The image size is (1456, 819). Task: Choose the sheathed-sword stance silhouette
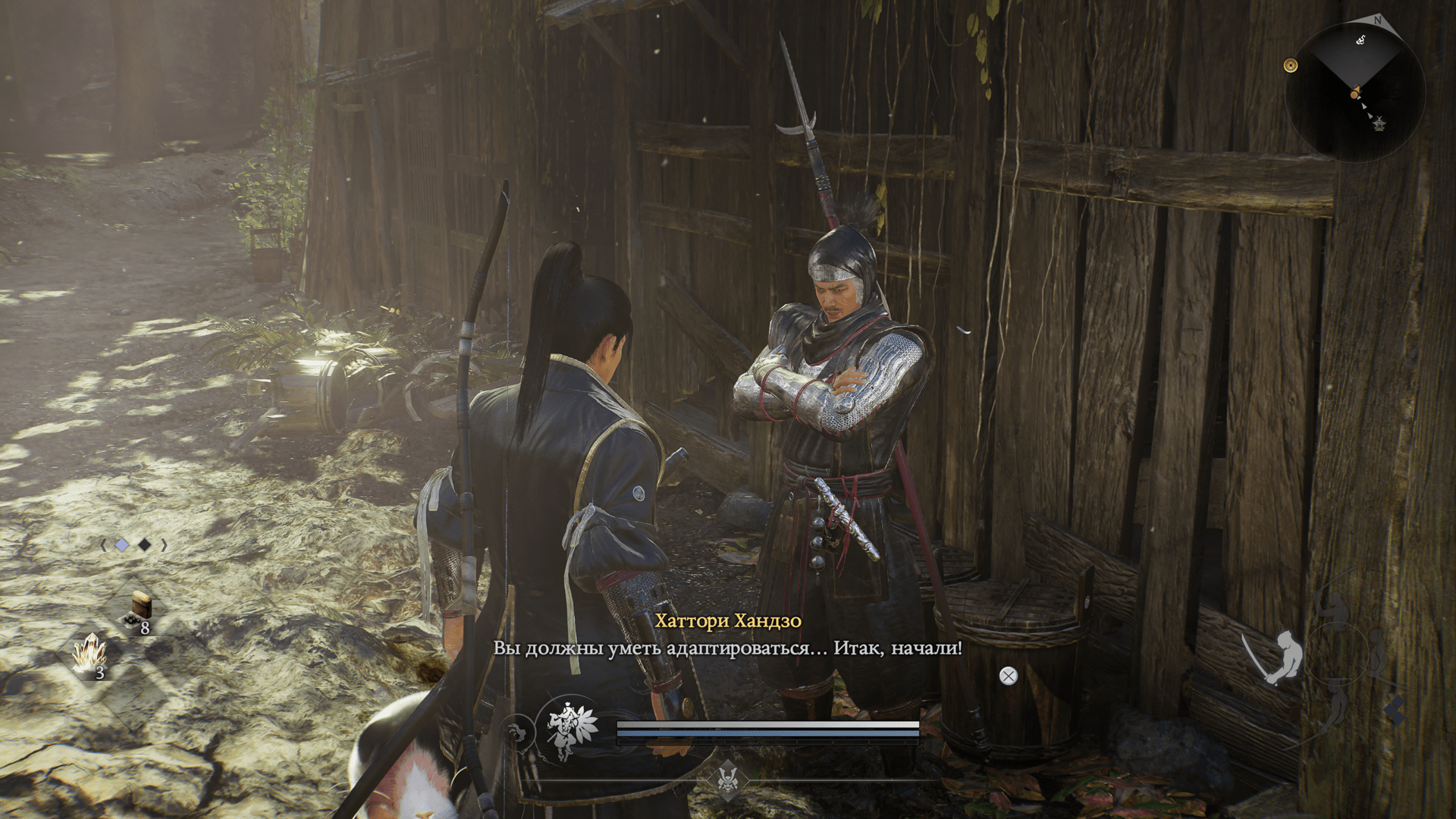[x=1379, y=651]
